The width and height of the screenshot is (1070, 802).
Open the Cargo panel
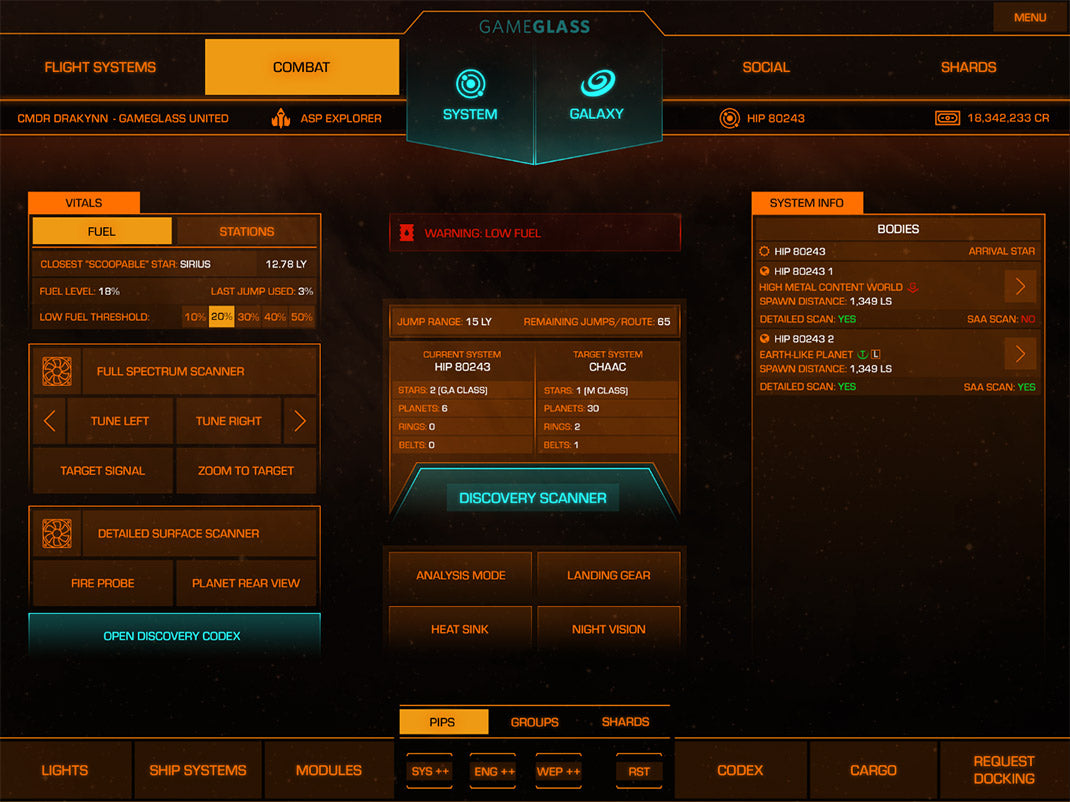click(873, 770)
